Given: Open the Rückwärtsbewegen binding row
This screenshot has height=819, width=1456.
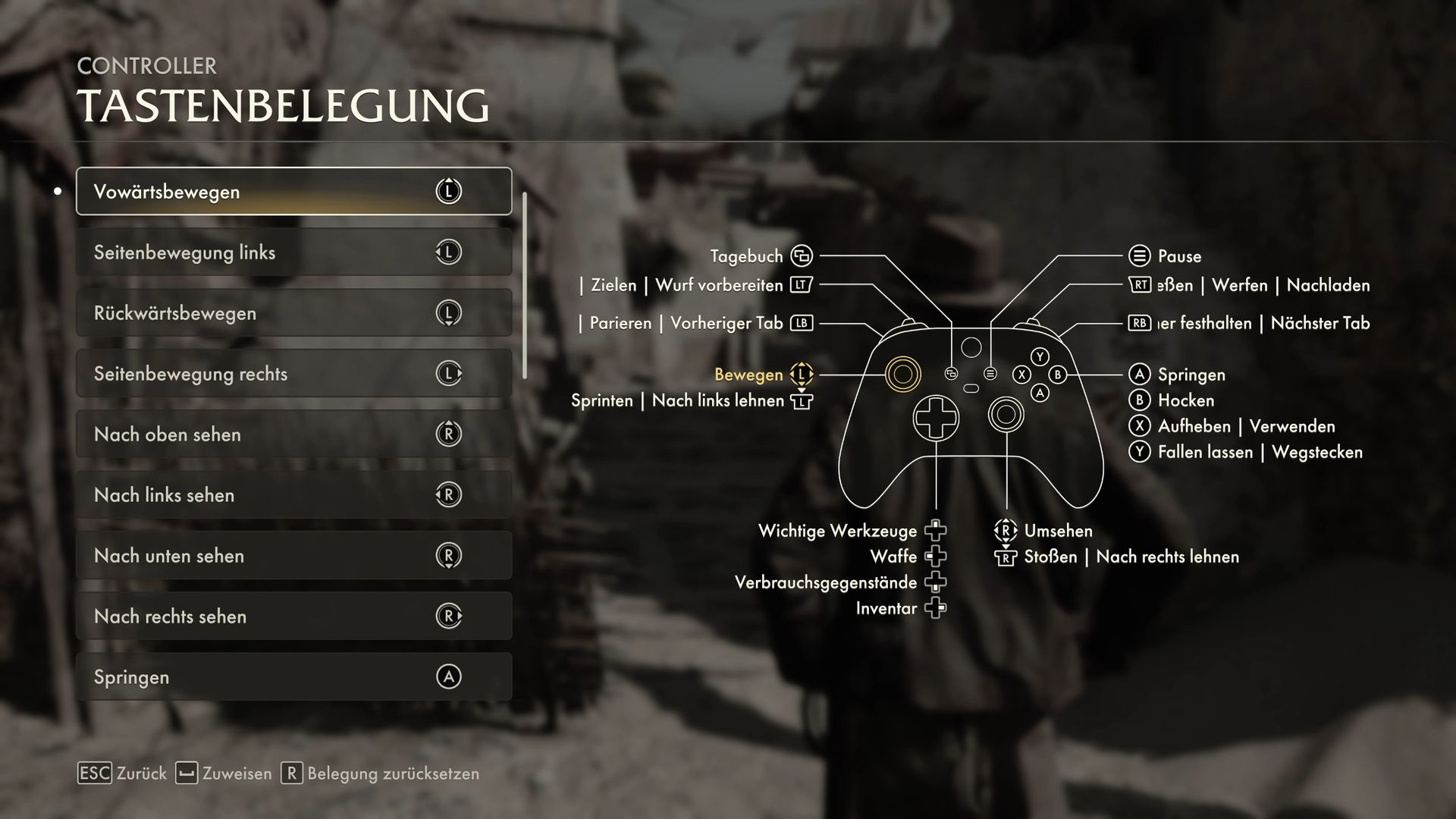Looking at the screenshot, I should [x=293, y=312].
